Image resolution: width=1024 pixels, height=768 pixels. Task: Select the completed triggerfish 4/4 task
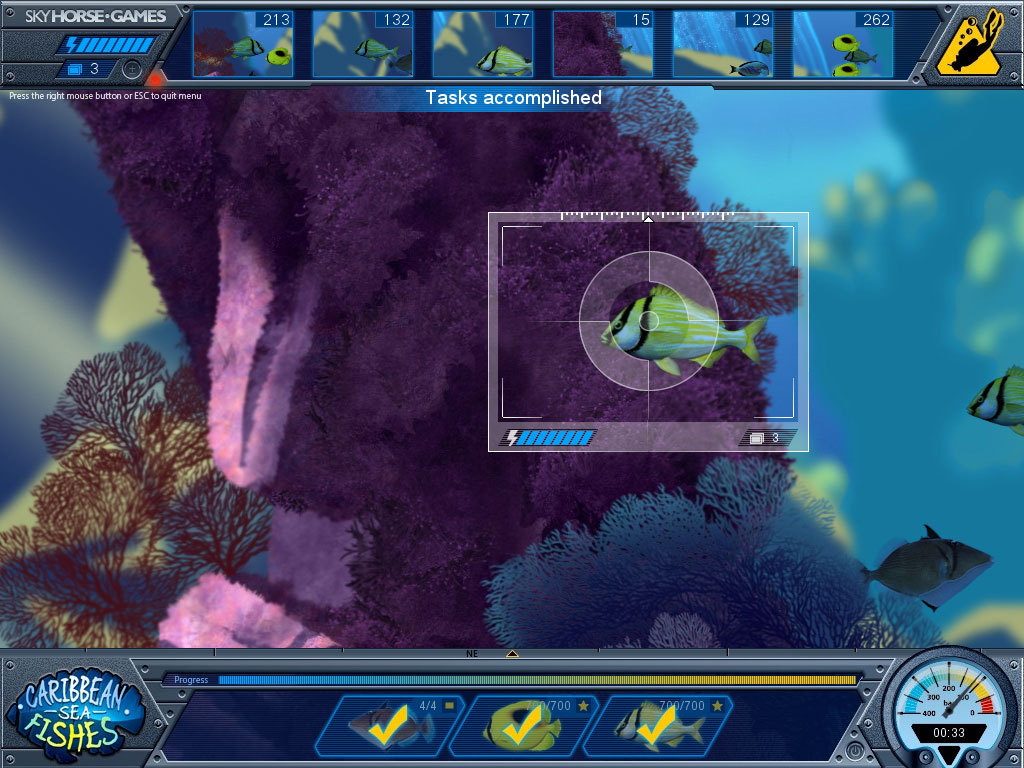pos(390,726)
